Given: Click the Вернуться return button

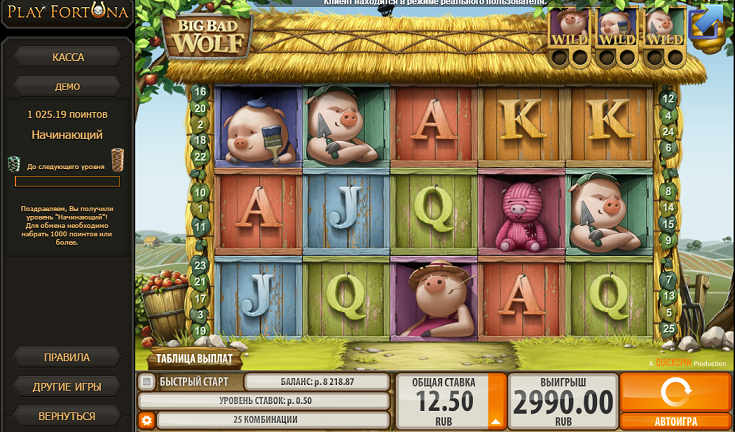Looking at the screenshot, I should tap(67, 415).
